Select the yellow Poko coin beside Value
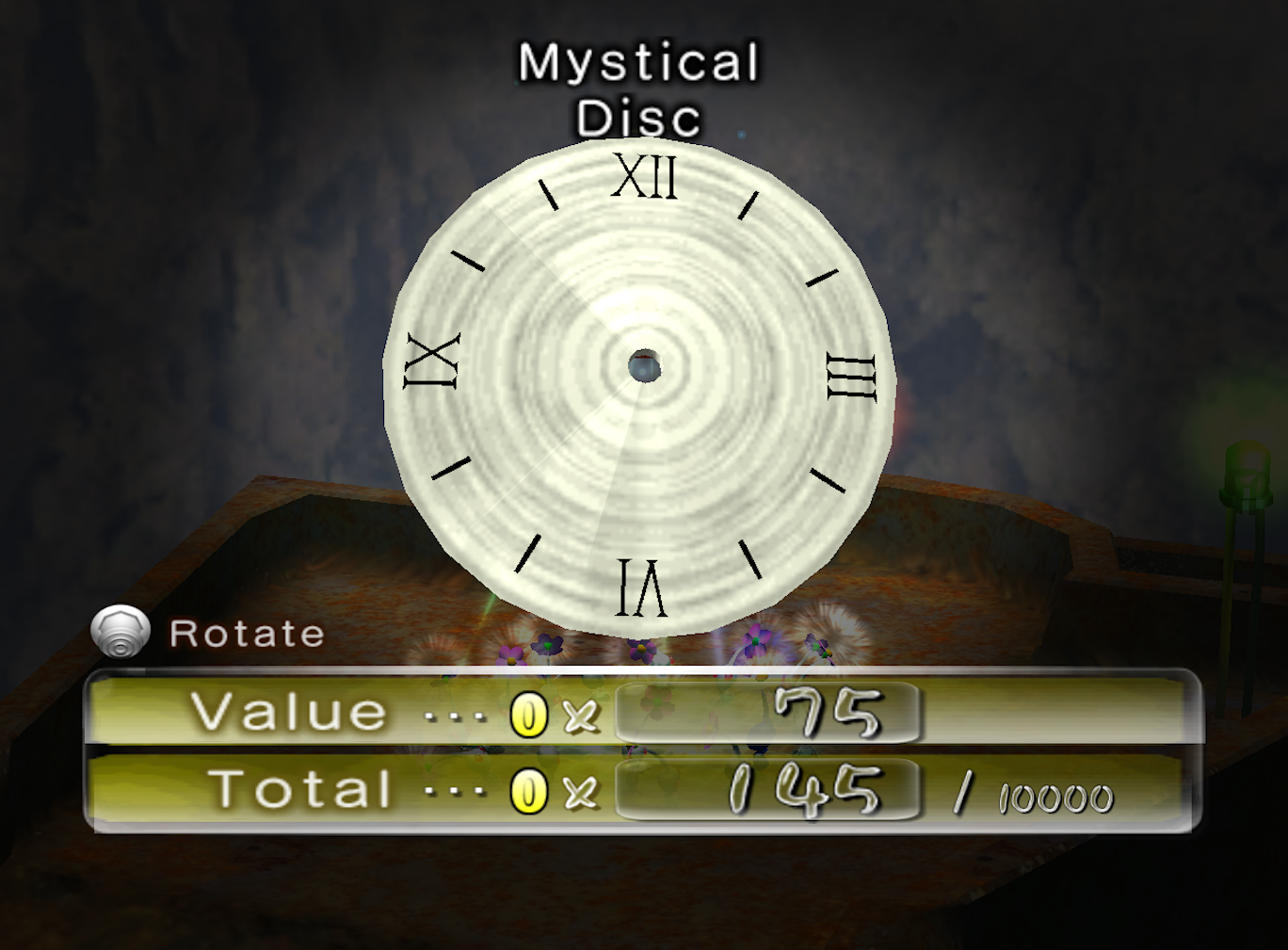The width and height of the screenshot is (1288, 950). (530, 713)
